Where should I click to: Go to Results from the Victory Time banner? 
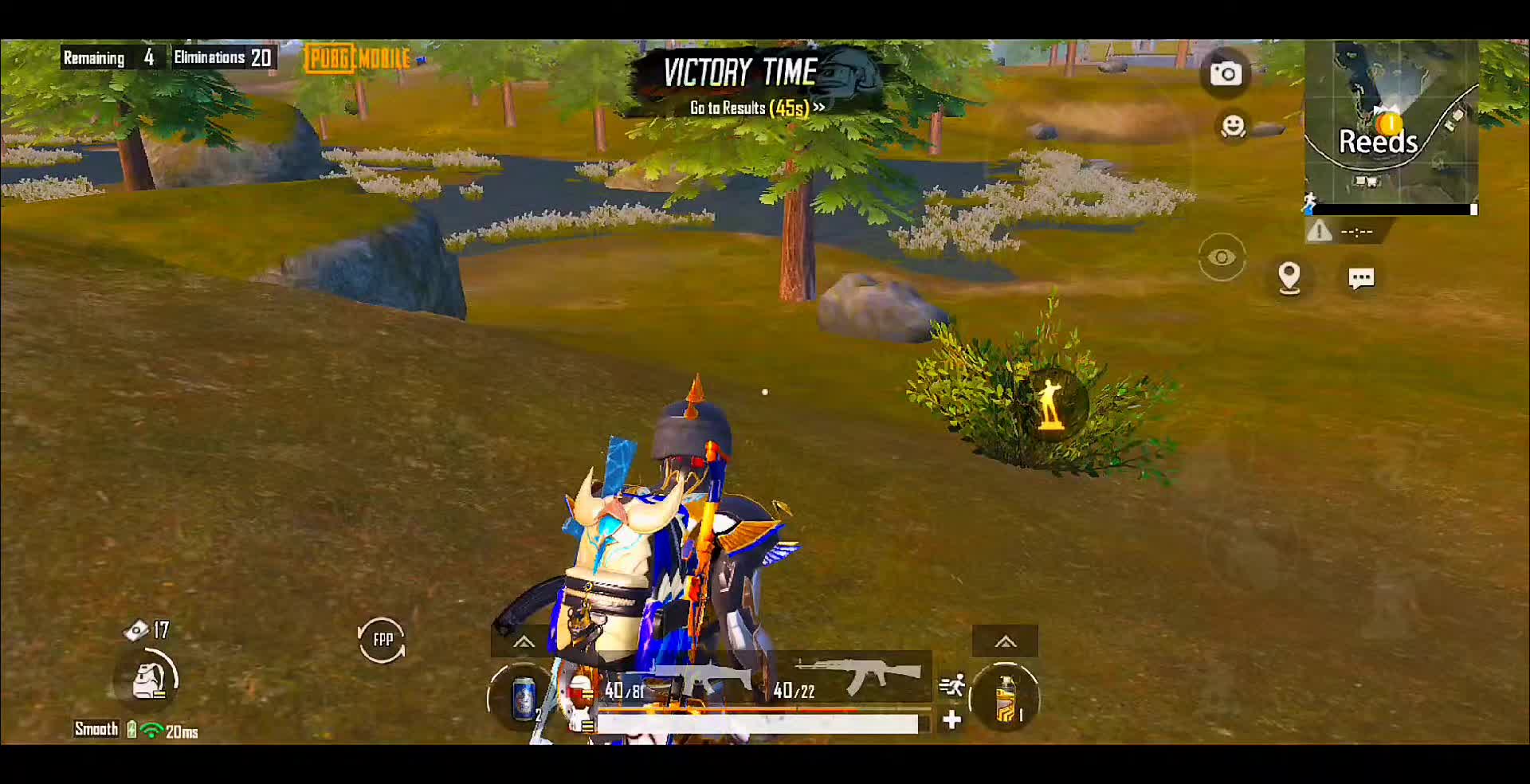[756, 108]
